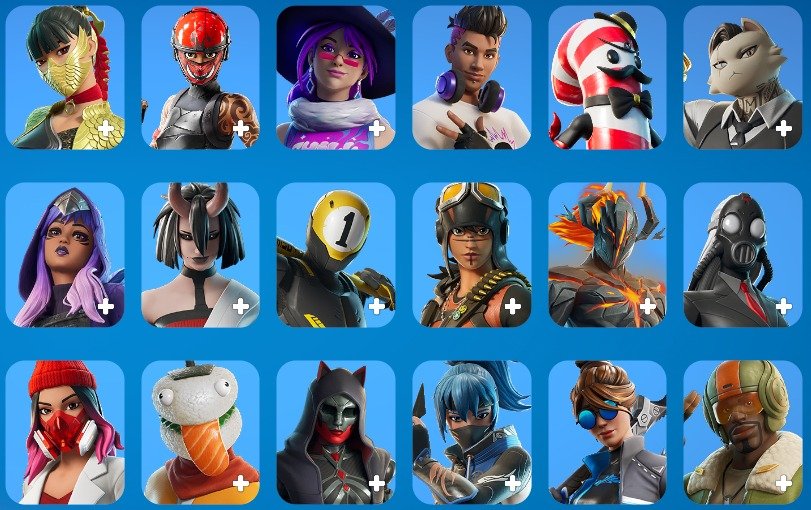The image size is (811, 510).
Task: Select the purple-haired witch hat skin
Action: pos(336,77)
